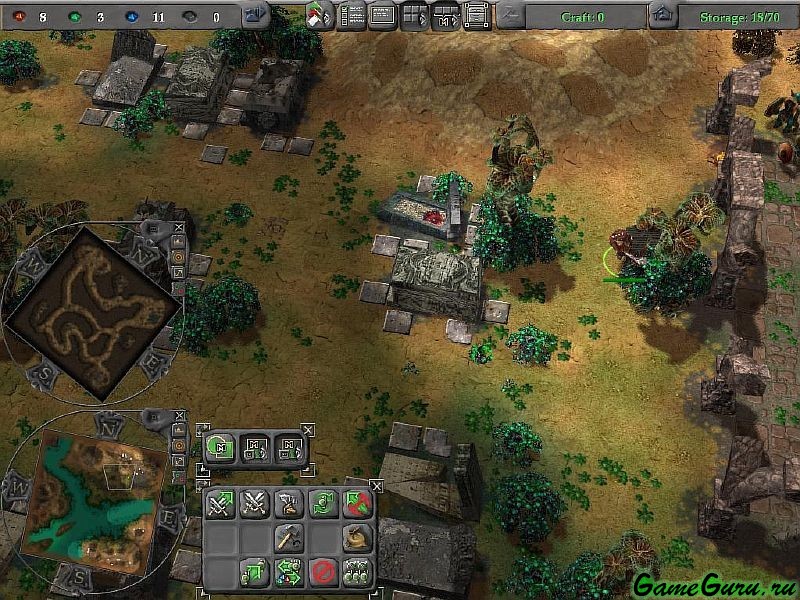Image resolution: width=800 pixels, height=600 pixels.
Task: Choose the group of units command icon
Action: 357,572
